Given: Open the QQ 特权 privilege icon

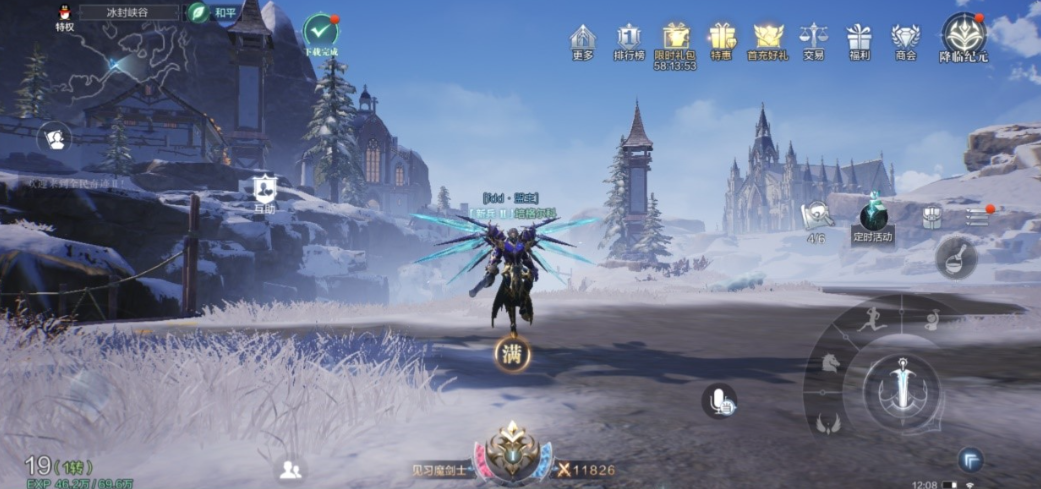Looking at the screenshot, I should point(65,15).
